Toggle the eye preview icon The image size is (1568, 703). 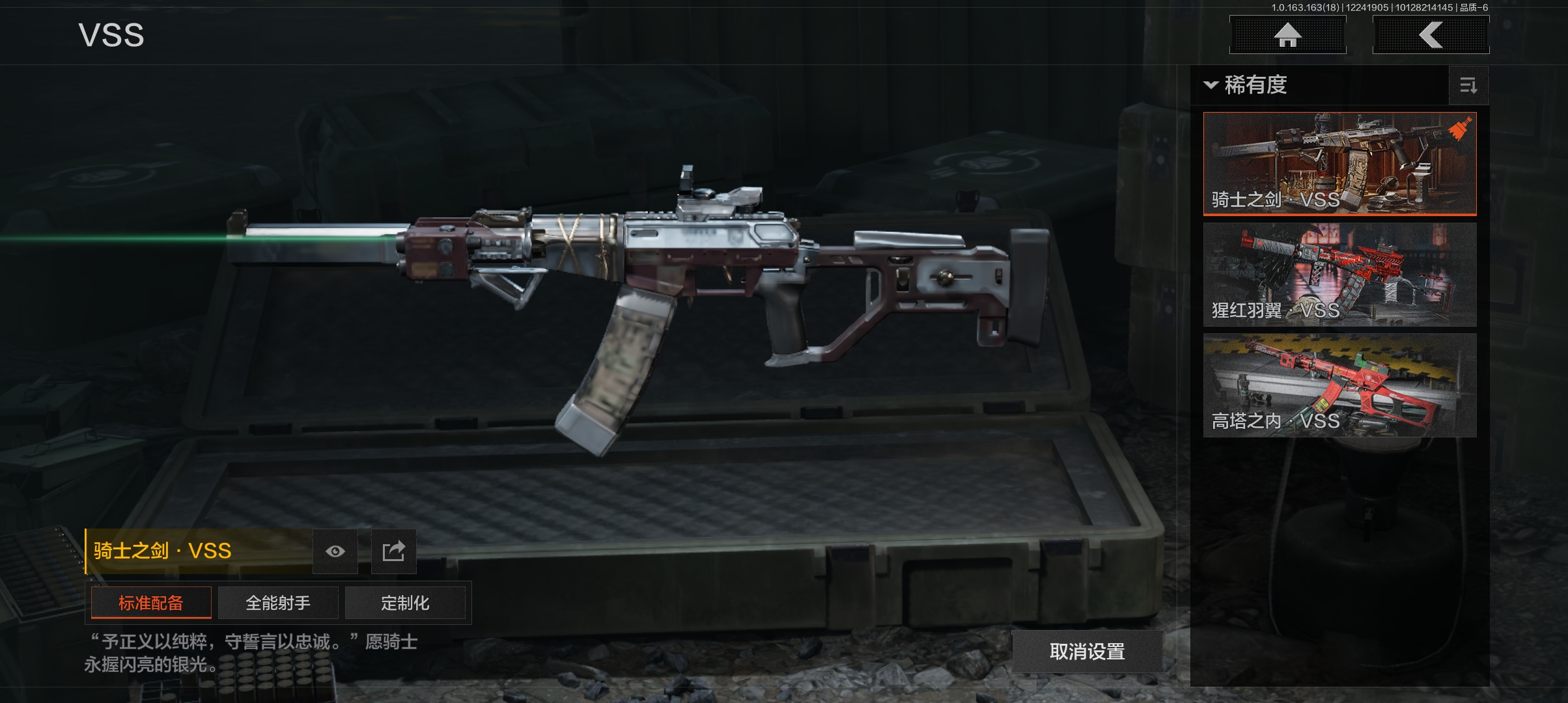tap(335, 551)
